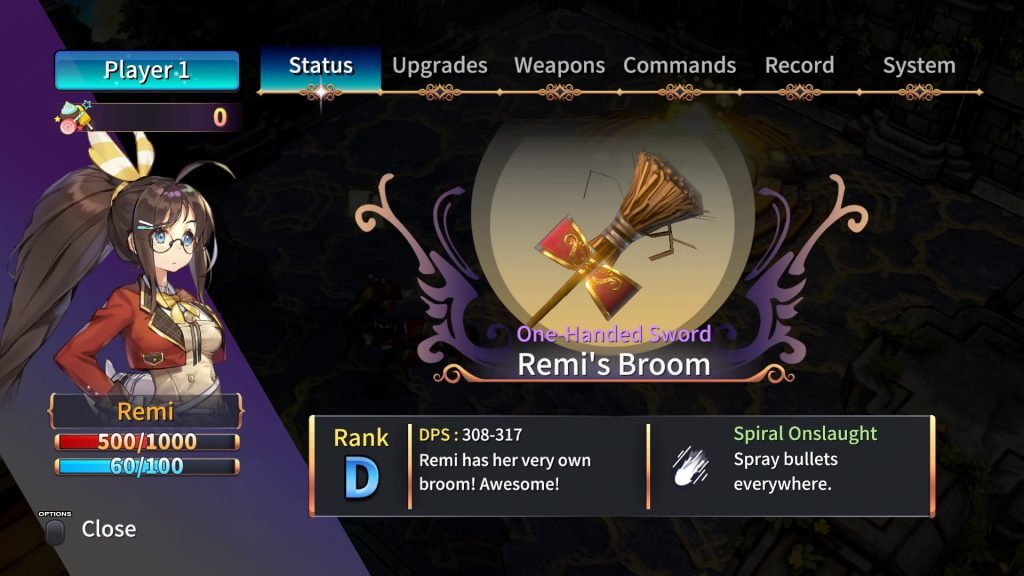Screen dimensions: 1024x576
Task: Click the Player 1 banner
Action: [147, 71]
